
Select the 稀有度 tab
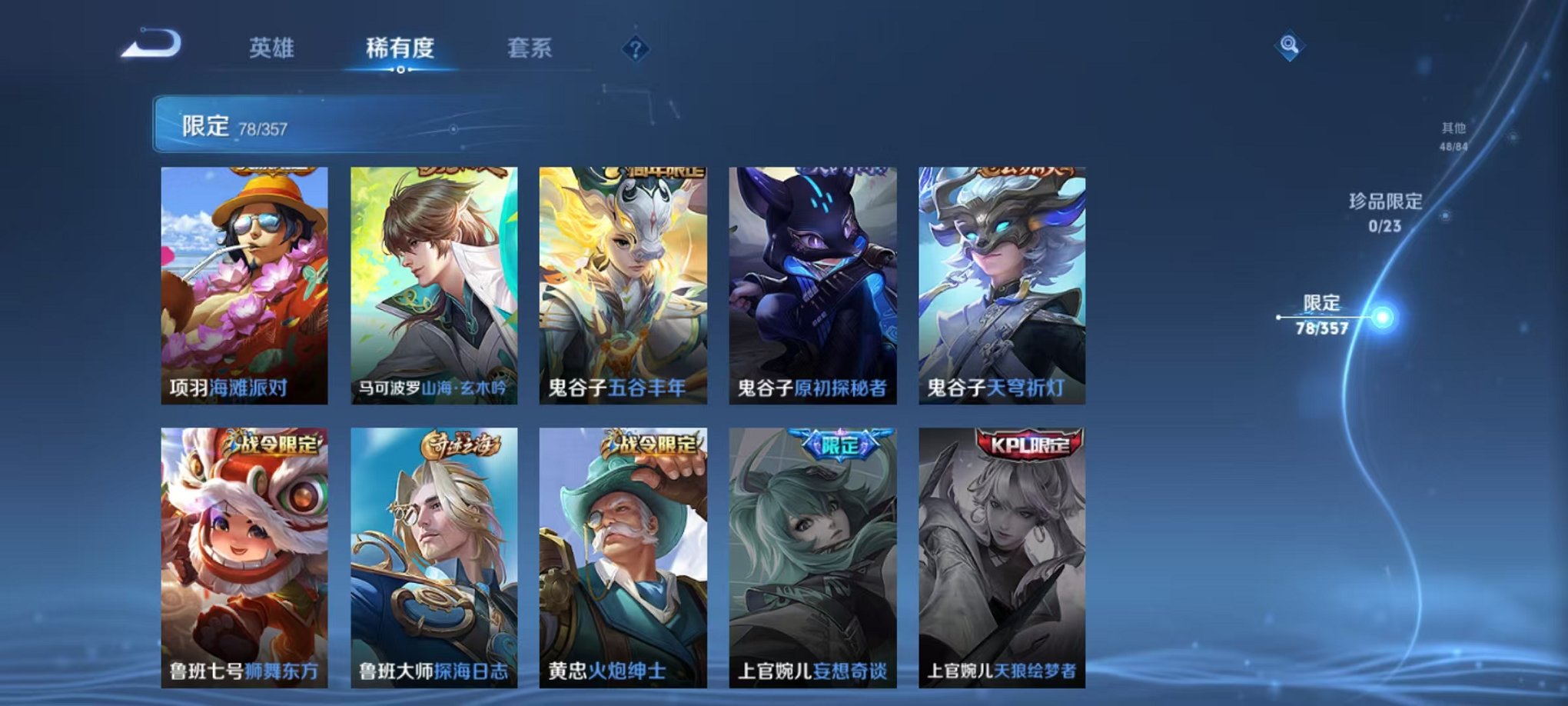401,48
